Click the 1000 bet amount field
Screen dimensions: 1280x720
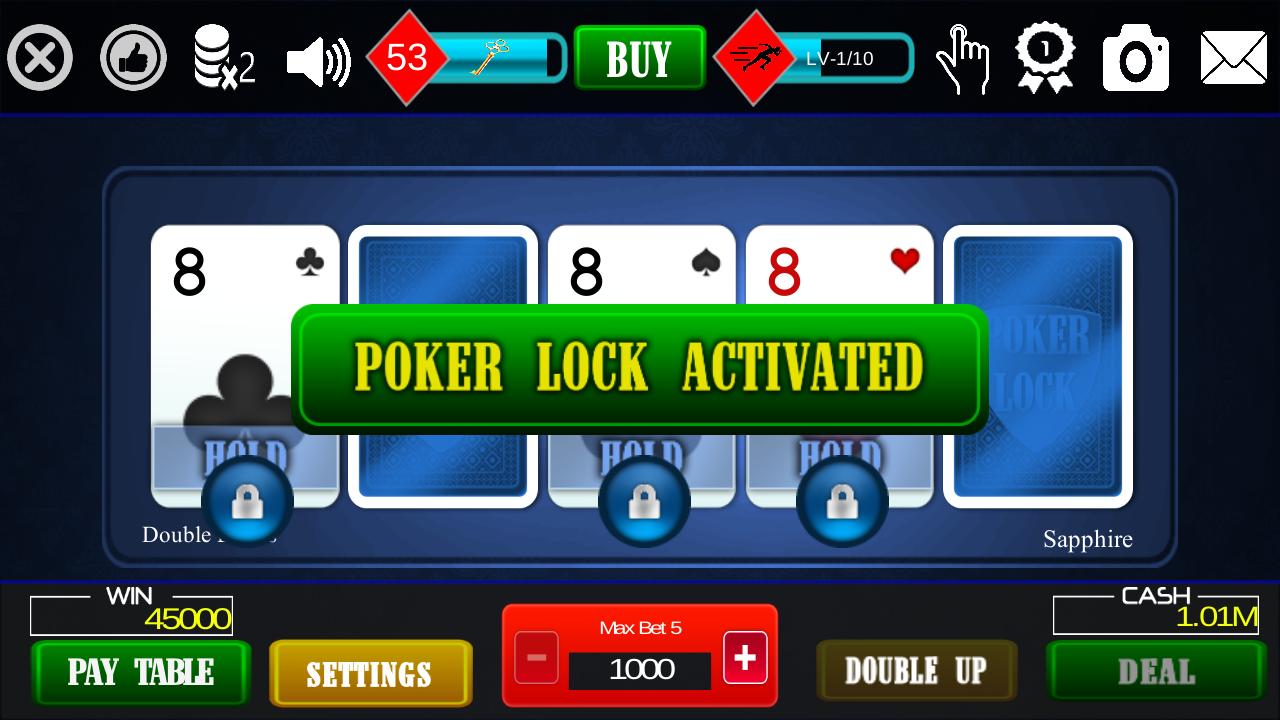(639, 670)
